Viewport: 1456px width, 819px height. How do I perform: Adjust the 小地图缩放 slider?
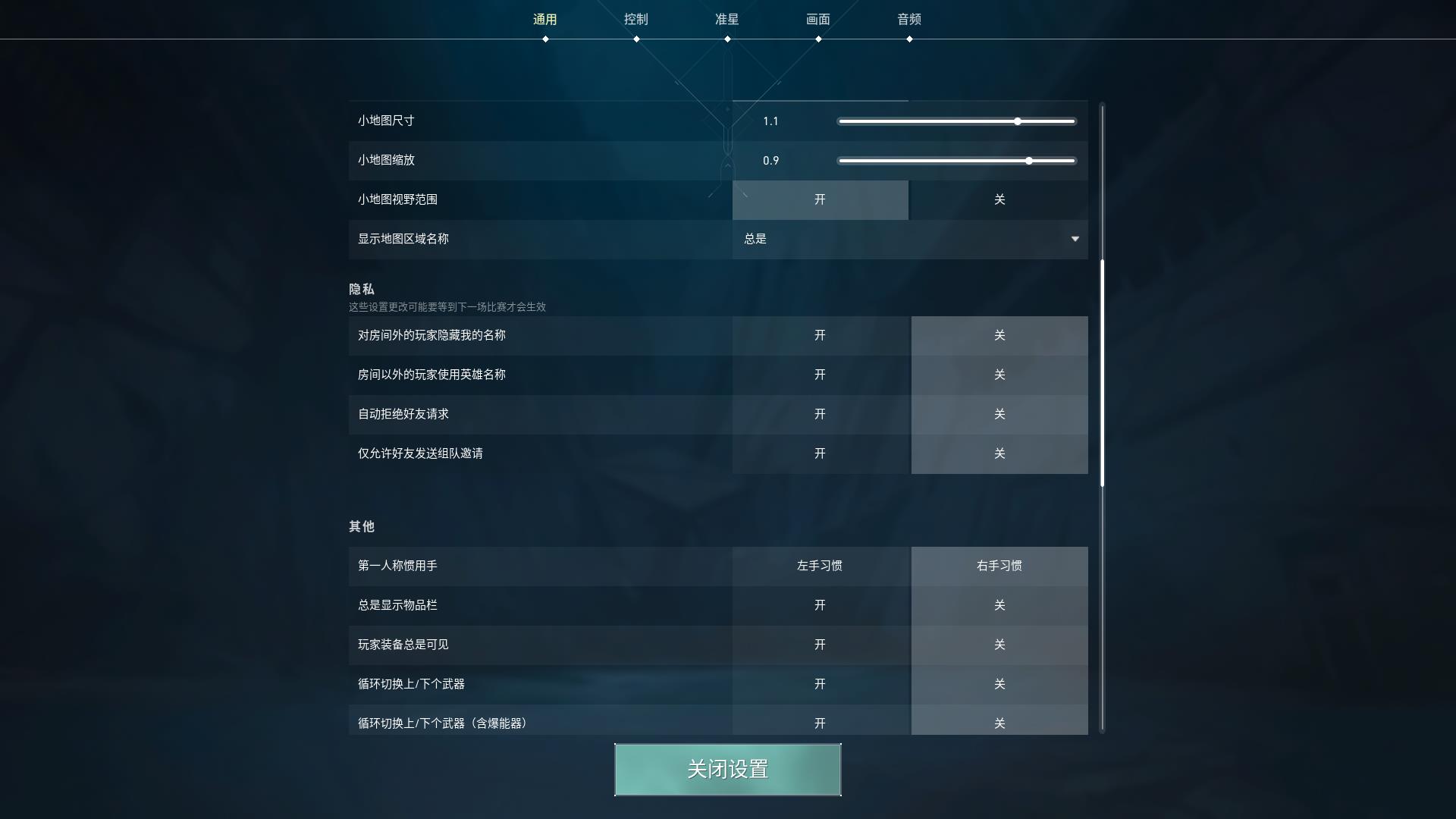click(1028, 161)
